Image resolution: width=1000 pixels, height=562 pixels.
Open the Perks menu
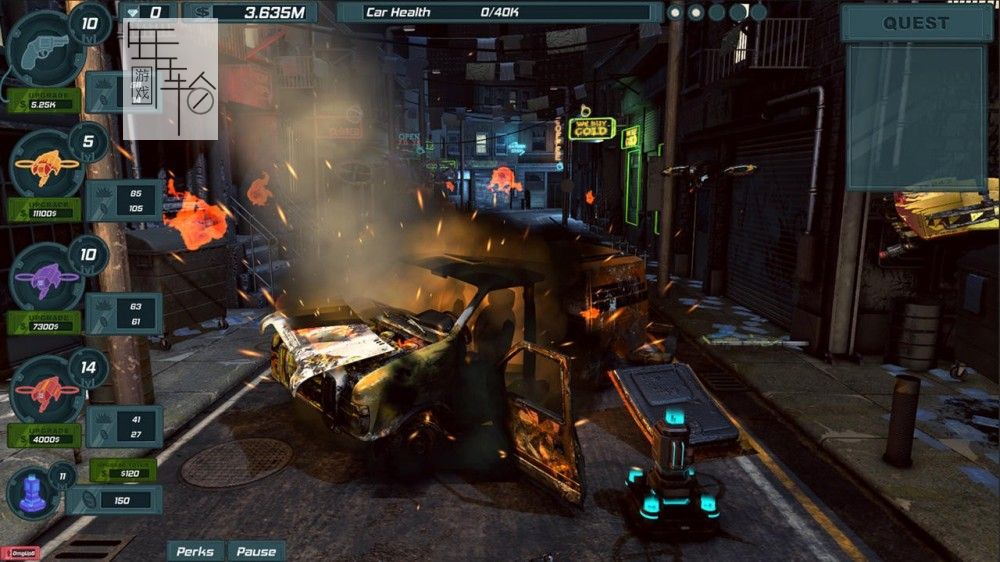click(197, 551)
